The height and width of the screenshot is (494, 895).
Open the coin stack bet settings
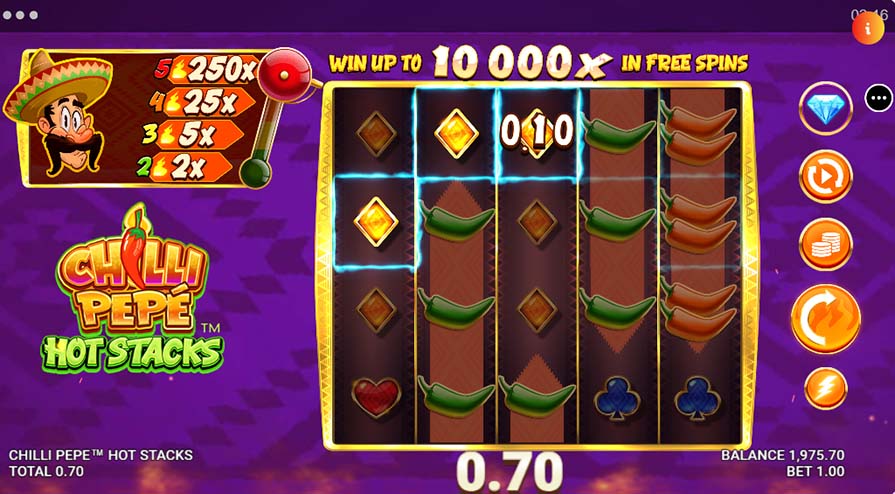pyautogui.click(x=825, y=245)
